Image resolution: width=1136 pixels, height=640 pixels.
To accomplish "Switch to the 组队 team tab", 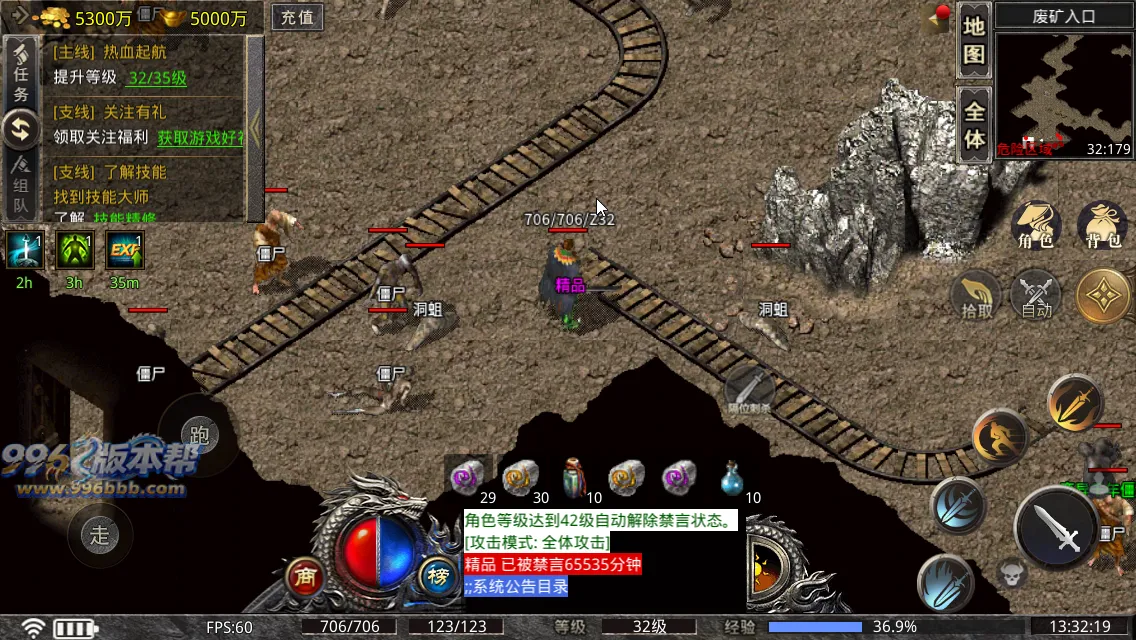I will [20, 187].
